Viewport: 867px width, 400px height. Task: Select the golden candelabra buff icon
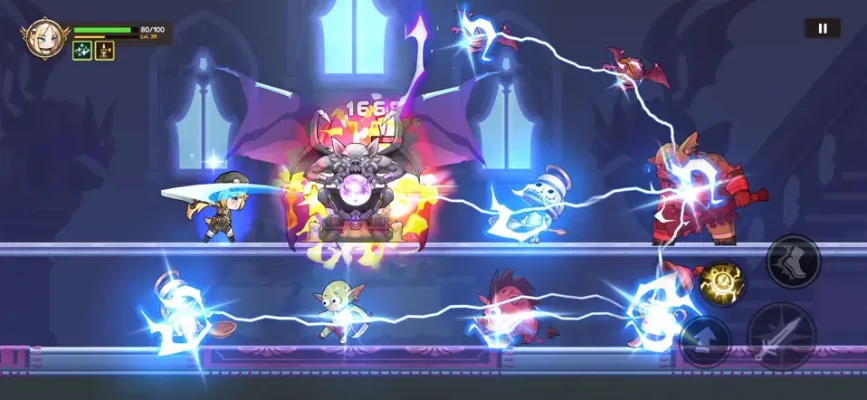[x=104, y=51]
